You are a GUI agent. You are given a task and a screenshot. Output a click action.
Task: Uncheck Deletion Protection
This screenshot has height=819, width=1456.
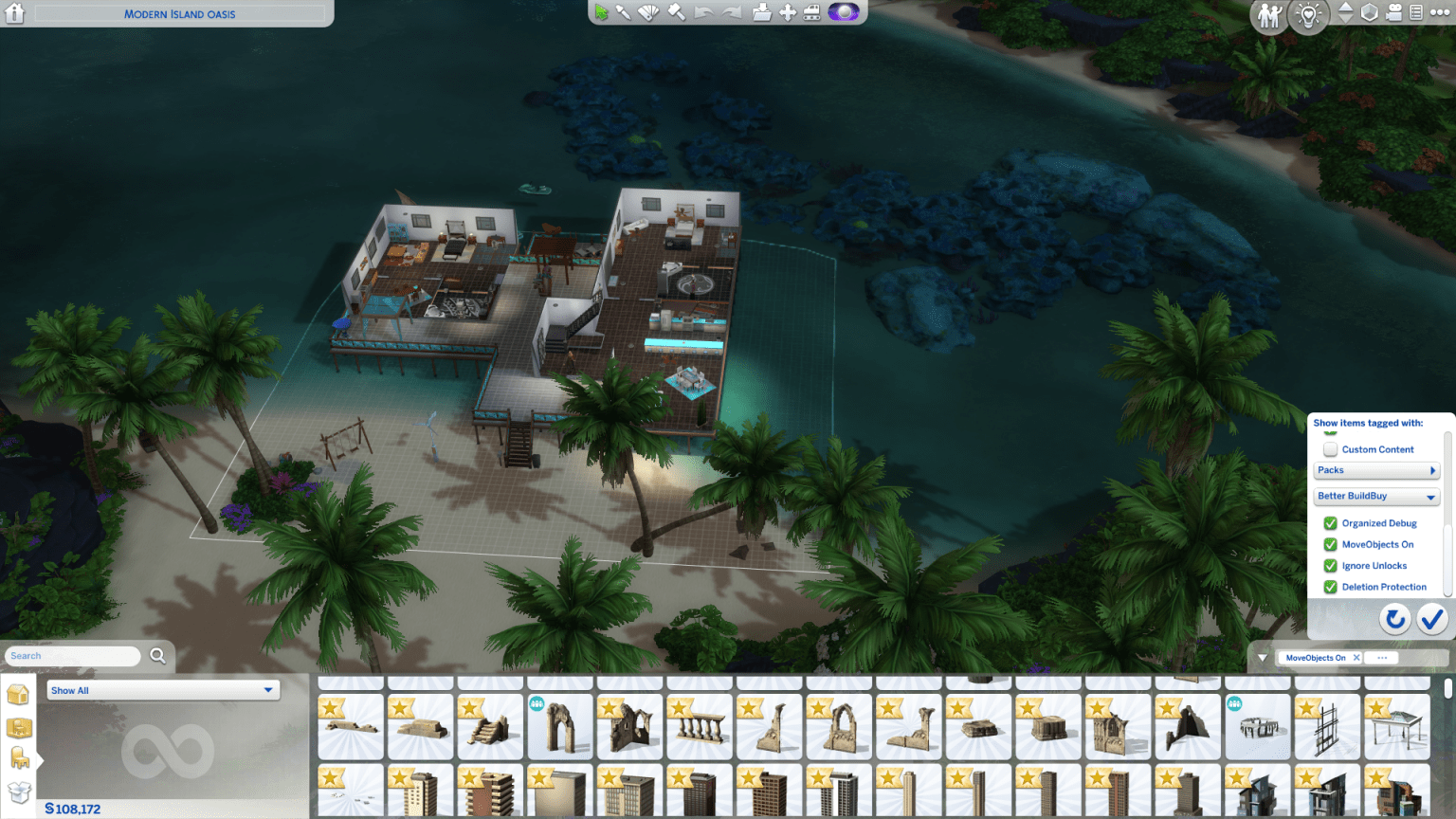pyautogui.click(x=1330, y=587)
